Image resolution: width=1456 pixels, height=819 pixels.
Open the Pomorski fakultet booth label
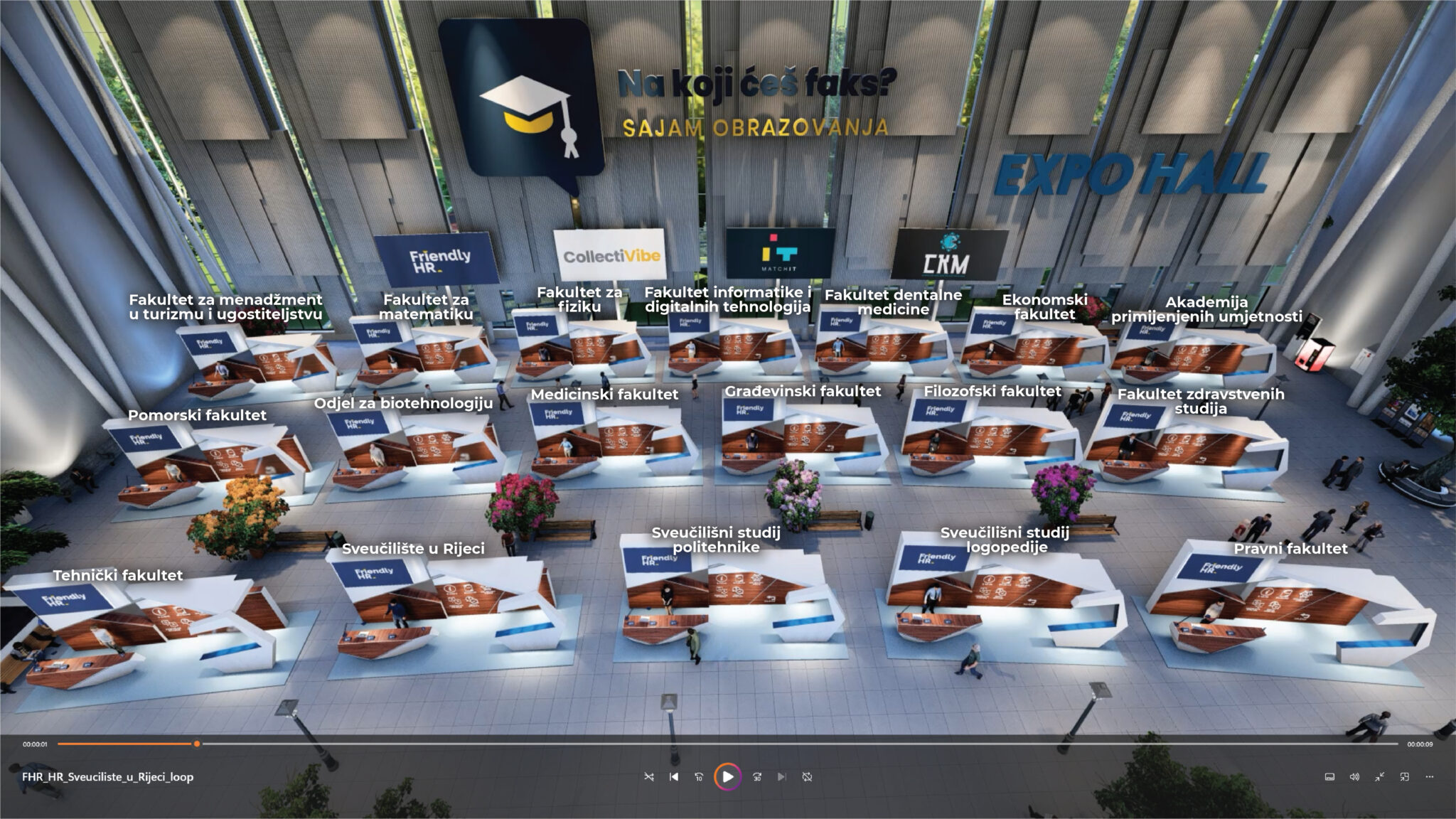197,415
